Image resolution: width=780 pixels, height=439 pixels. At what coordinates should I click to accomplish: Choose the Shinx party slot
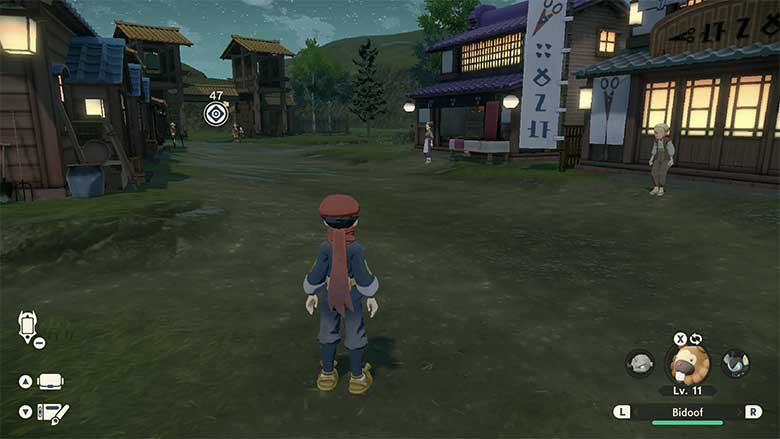point(736,363)
